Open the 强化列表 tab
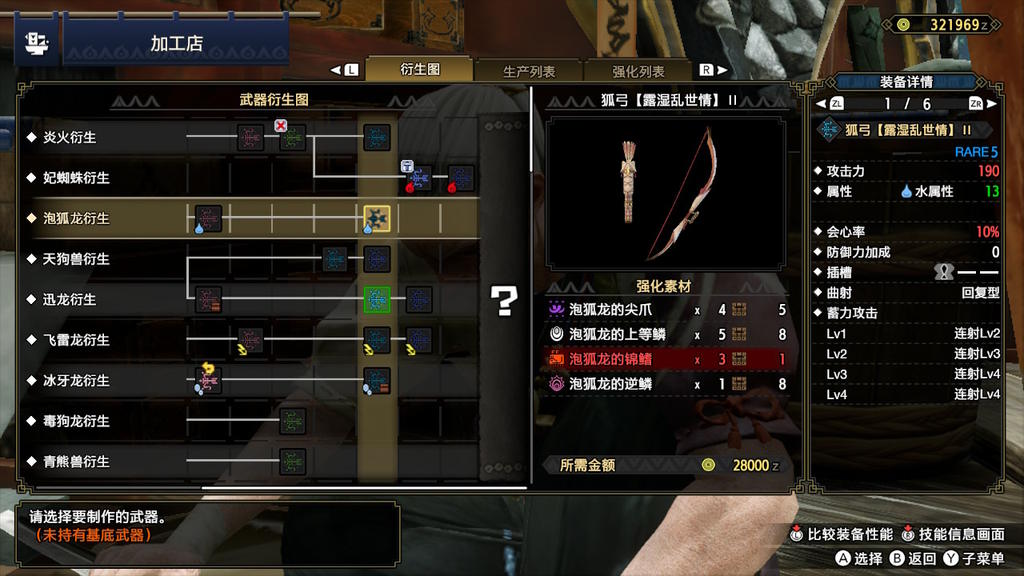 (638, 71)
